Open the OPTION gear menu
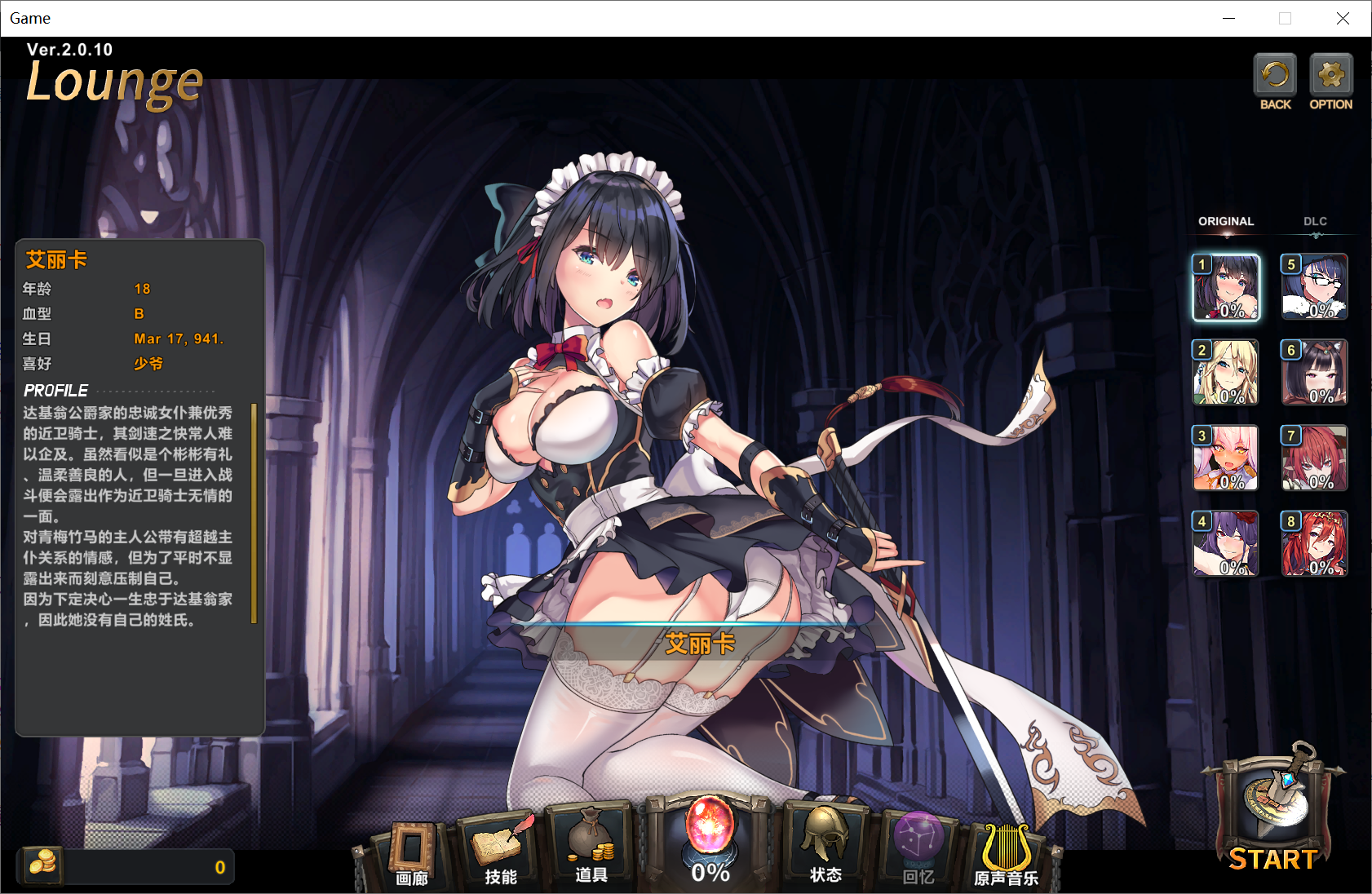Viewport: 1372px width, 894px height. [1330, 81]
